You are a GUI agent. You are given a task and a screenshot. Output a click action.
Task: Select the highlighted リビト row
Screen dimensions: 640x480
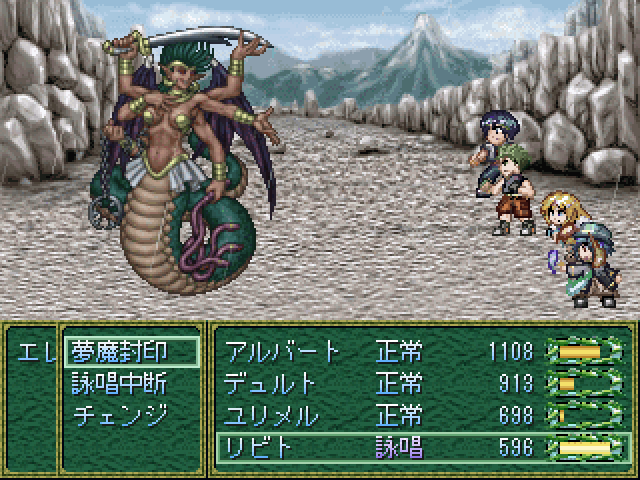pos(420,446)
